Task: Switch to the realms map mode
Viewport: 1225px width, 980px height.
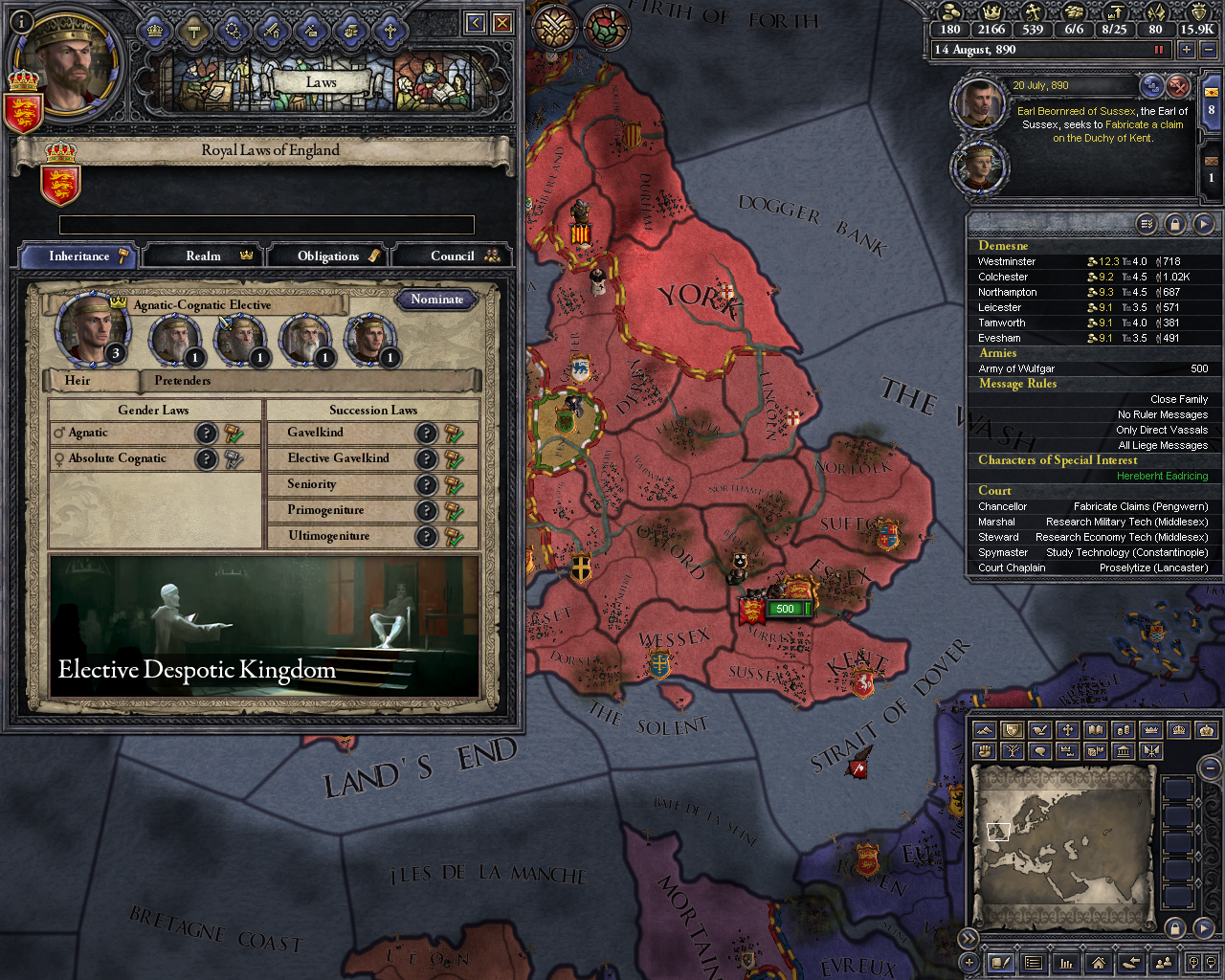Action: click(1010, 729)
